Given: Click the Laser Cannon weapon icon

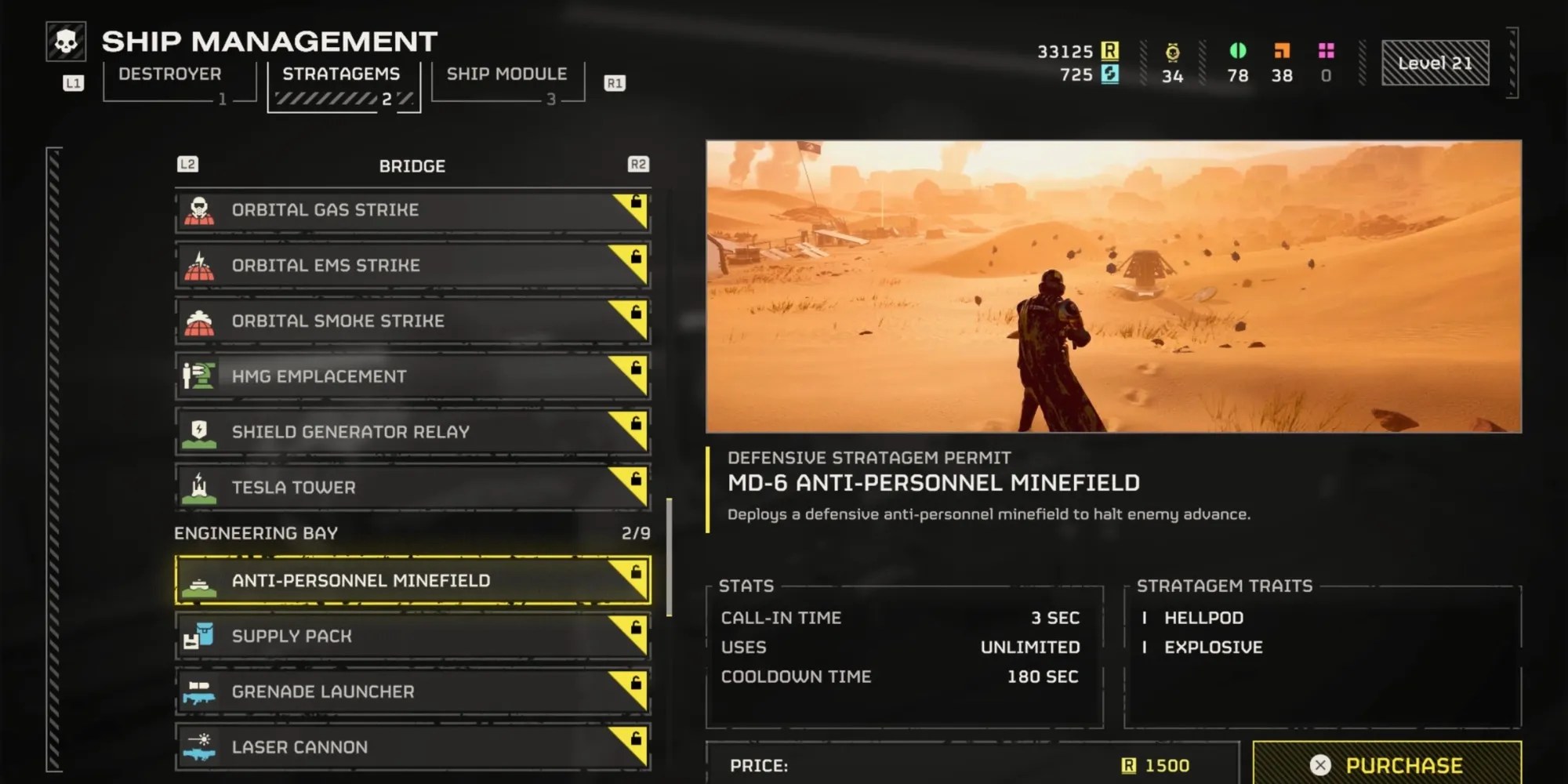Looking at the screenshot, I should coord(199,746).
